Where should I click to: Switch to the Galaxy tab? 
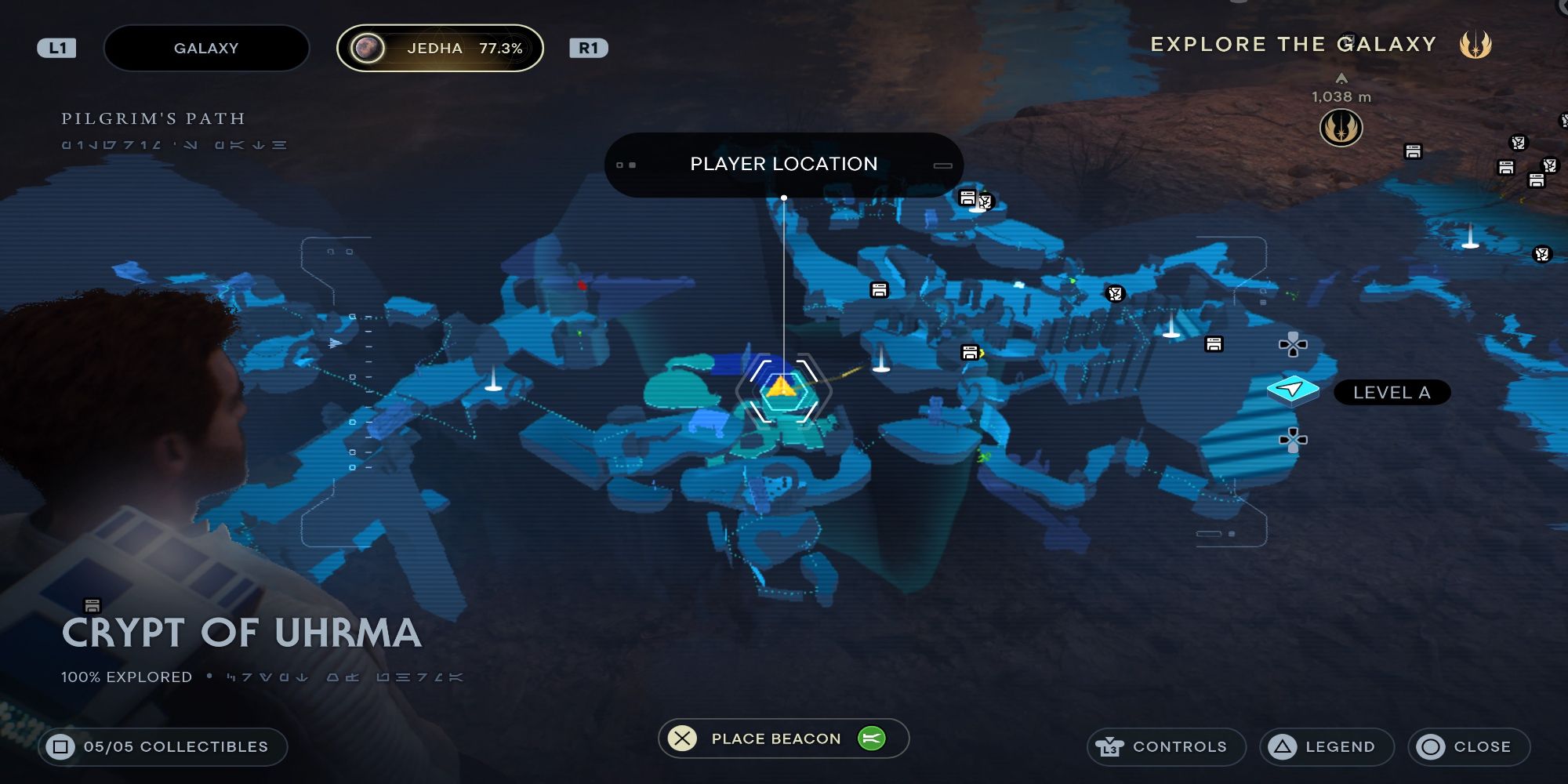pos(206,47)
